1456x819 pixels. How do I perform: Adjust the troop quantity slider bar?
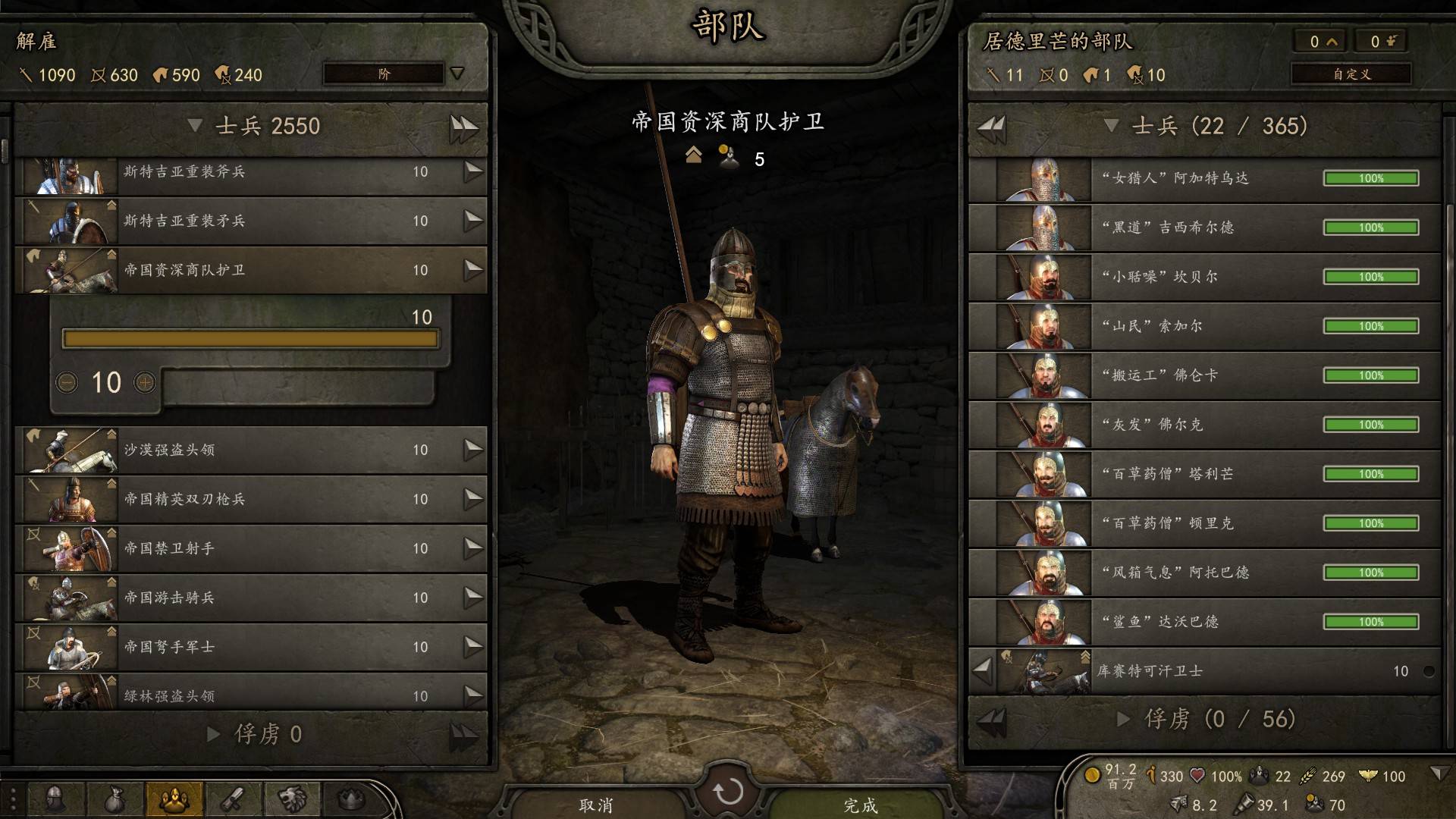click(250, 338)
